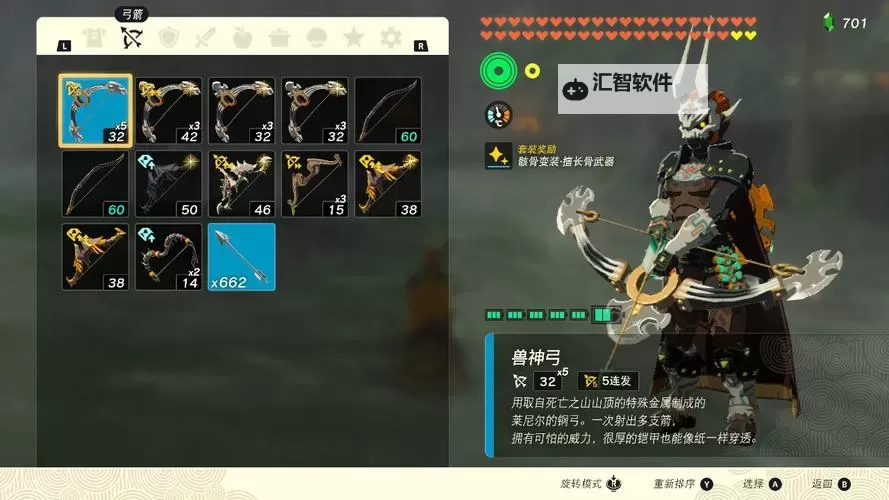Open the apple materials tab
889x500 pixels.
pyautogui.click(x=241, y=39)
